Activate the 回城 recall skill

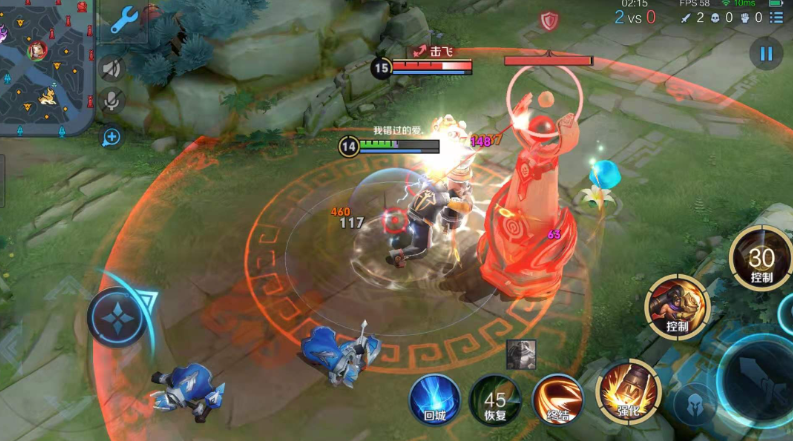click(x=435, y=399)
